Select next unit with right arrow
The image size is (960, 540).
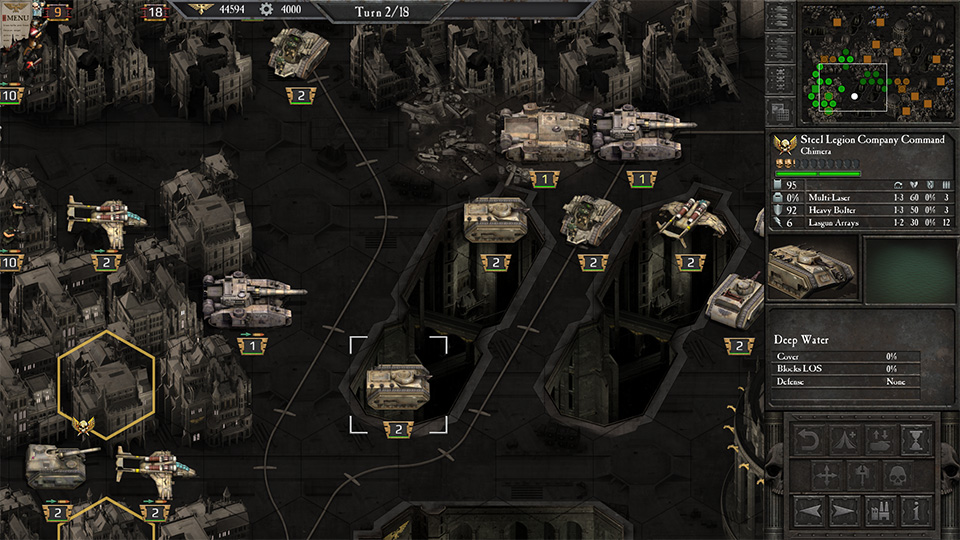click(x=845, y=511)
